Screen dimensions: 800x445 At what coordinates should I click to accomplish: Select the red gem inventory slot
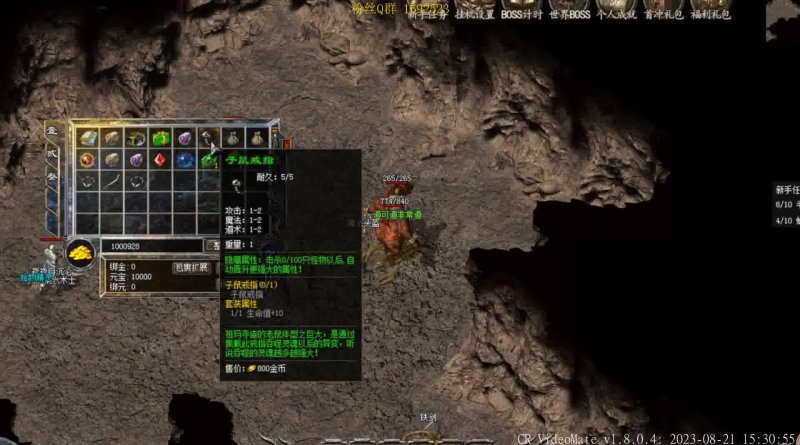point(159,160)
